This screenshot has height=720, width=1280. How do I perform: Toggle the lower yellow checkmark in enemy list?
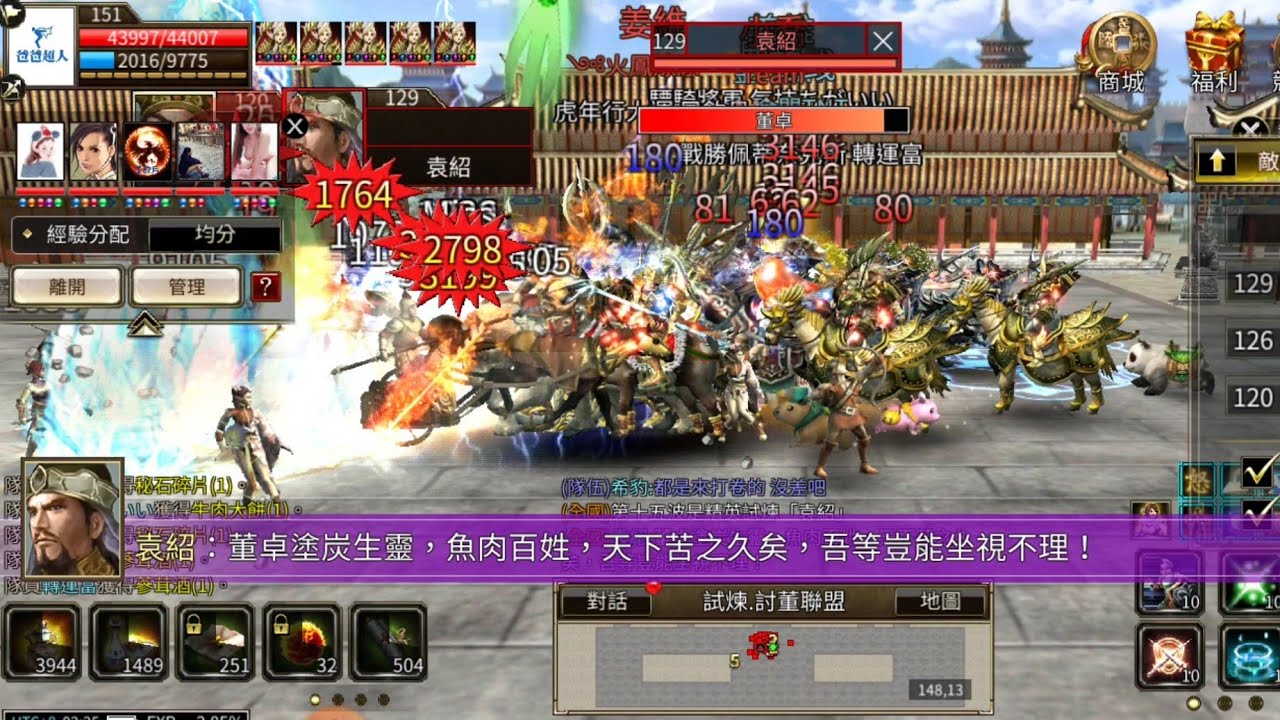[x=1254, y=515]
